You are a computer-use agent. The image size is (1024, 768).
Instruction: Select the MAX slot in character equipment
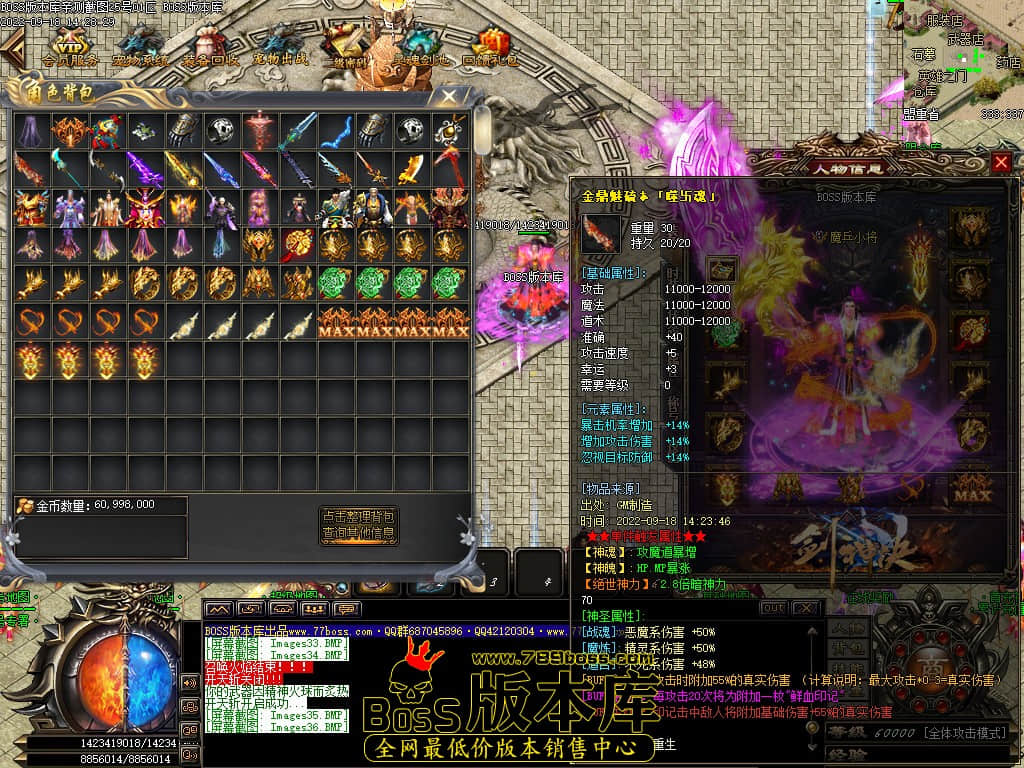970,490
